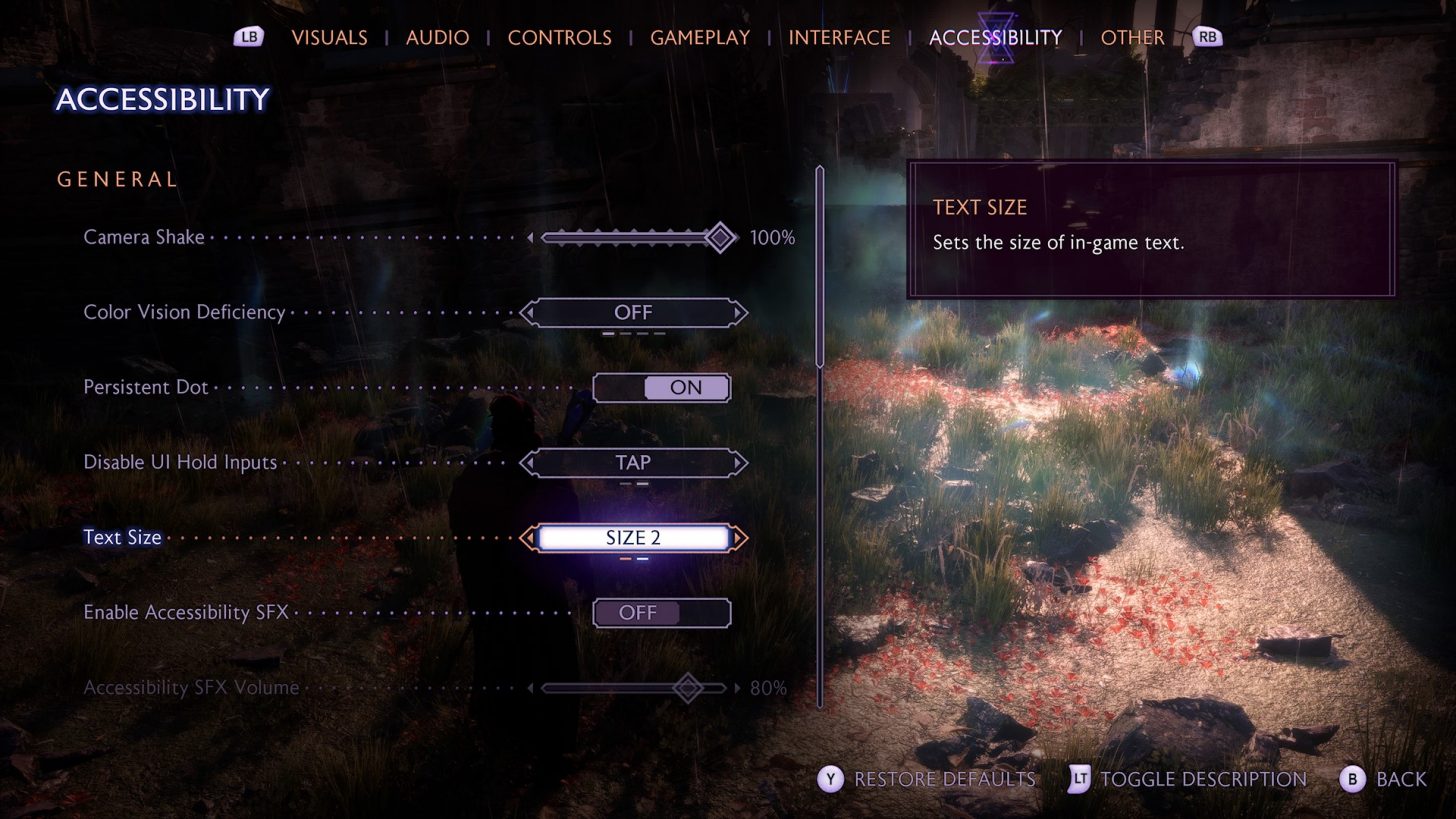Click the right arrow on Disable UI Hold Inputs
The width and height of the screenshot is (1456, 819).
[x=739, y=462]
